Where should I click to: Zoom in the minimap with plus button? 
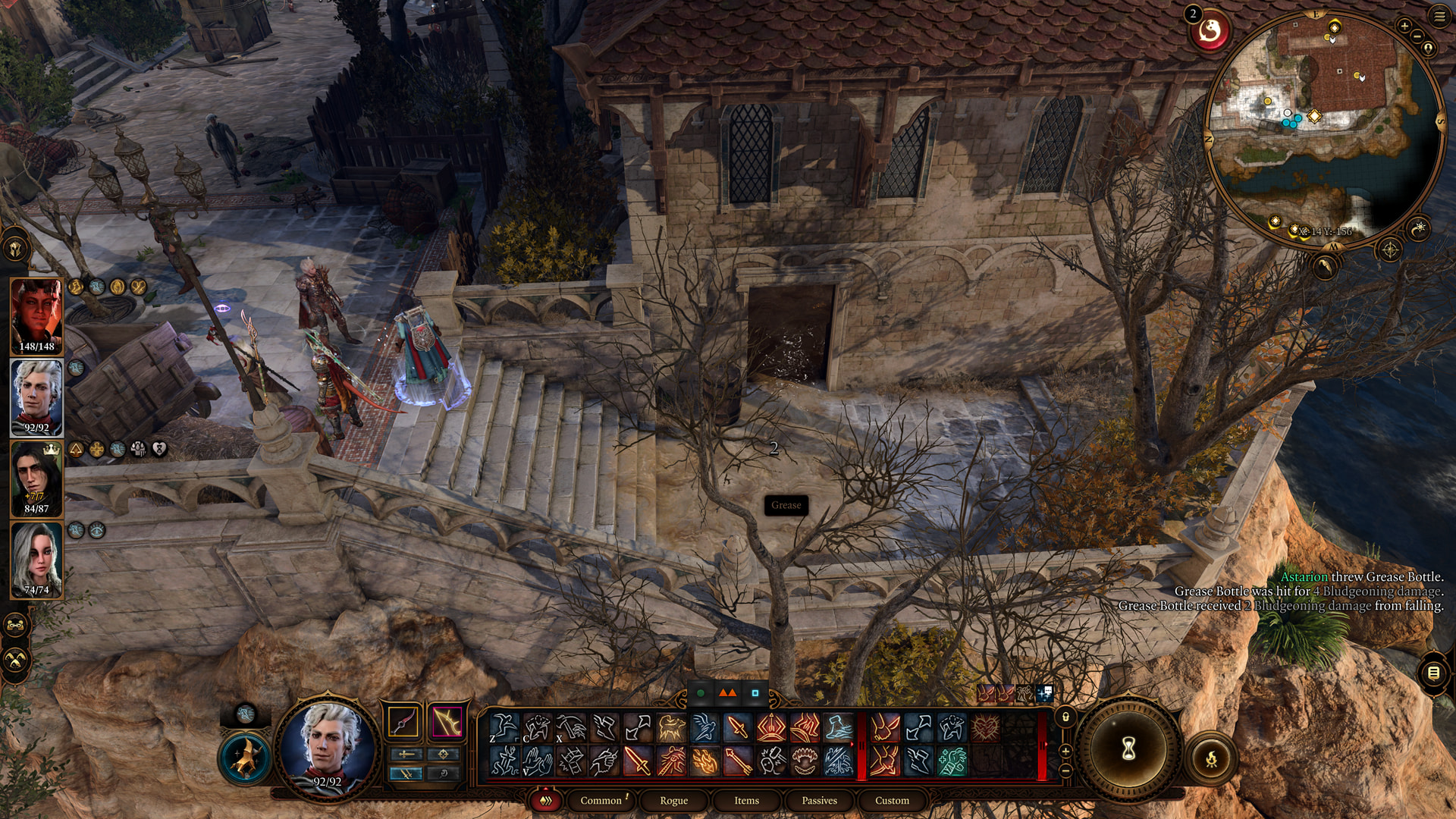1404,27
